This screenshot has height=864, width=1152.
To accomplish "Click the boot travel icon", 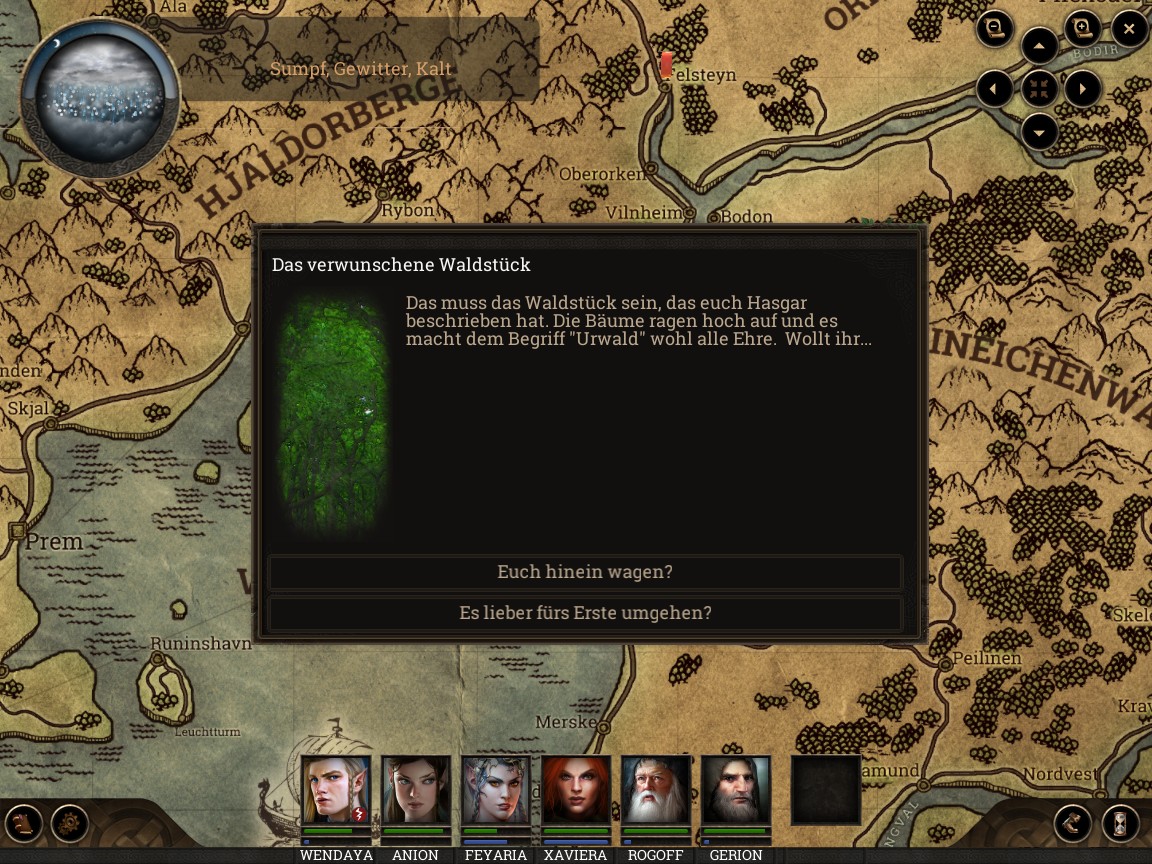I will 1073,824.
